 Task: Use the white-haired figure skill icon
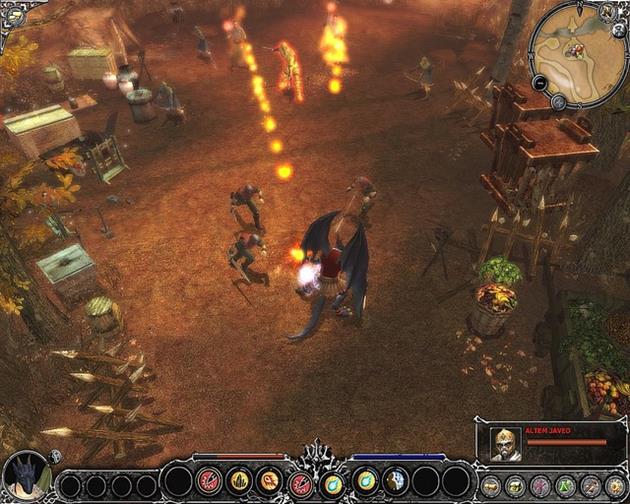395,482
